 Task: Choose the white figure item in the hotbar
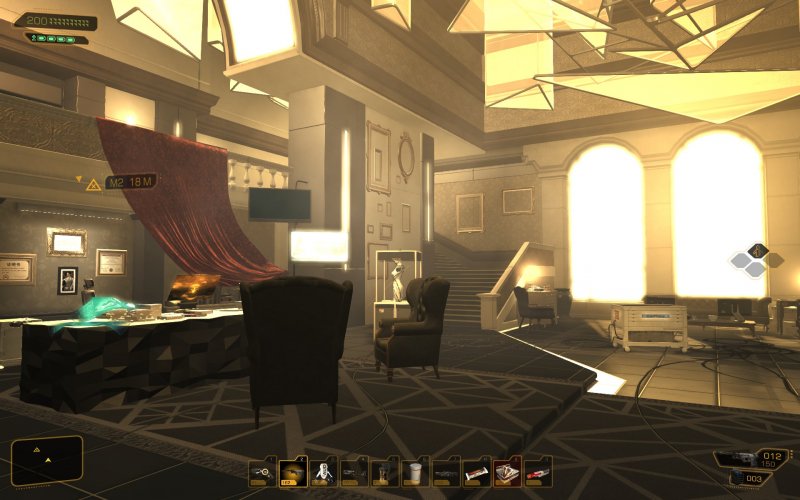(x=323, y=471)
